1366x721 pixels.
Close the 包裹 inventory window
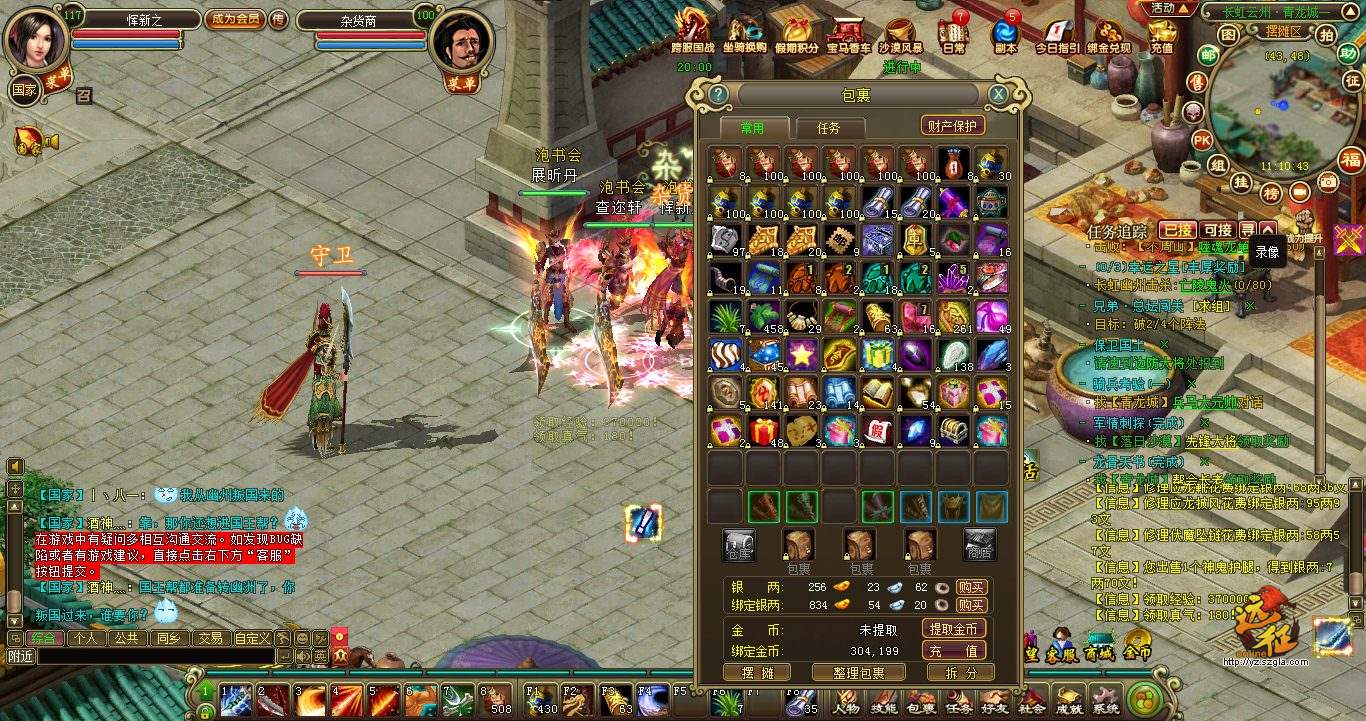(x=998, y=95)
